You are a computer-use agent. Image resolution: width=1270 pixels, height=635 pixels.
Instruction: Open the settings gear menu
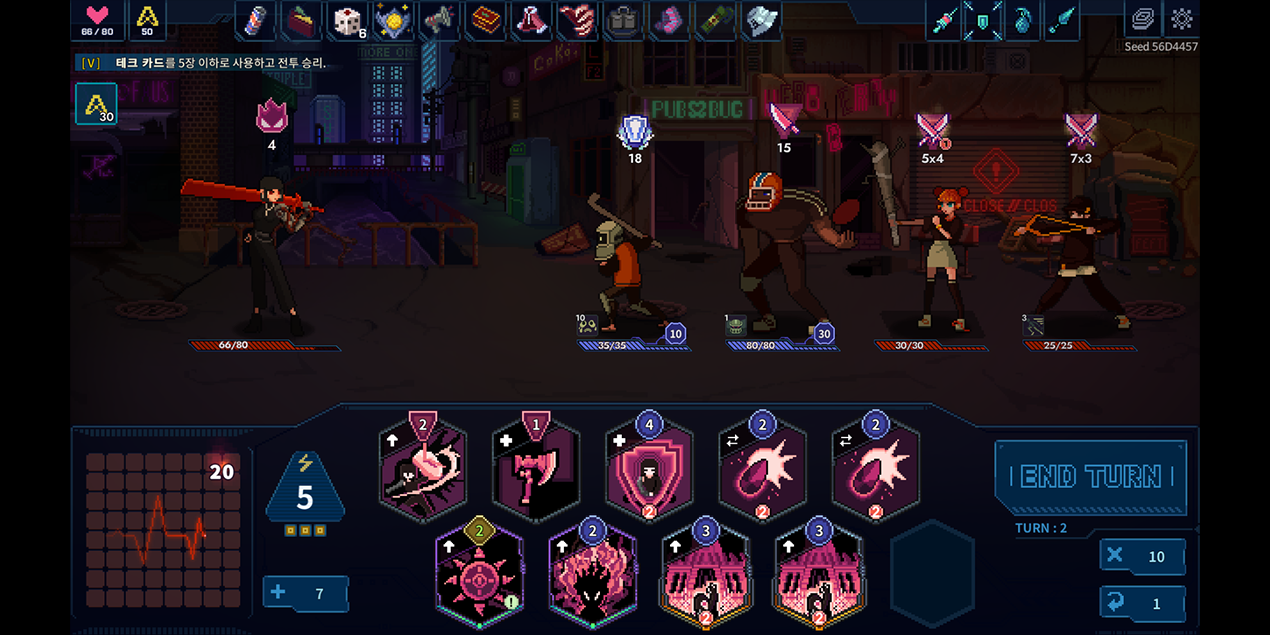pos(1182,20)
